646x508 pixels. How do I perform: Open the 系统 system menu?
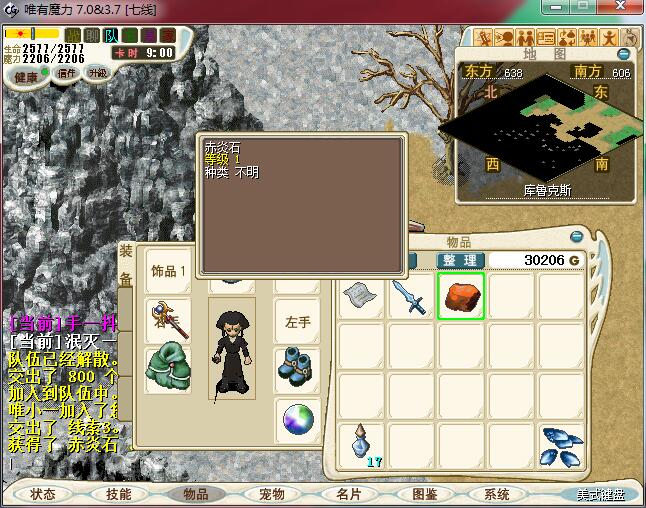tap(497, 494)
